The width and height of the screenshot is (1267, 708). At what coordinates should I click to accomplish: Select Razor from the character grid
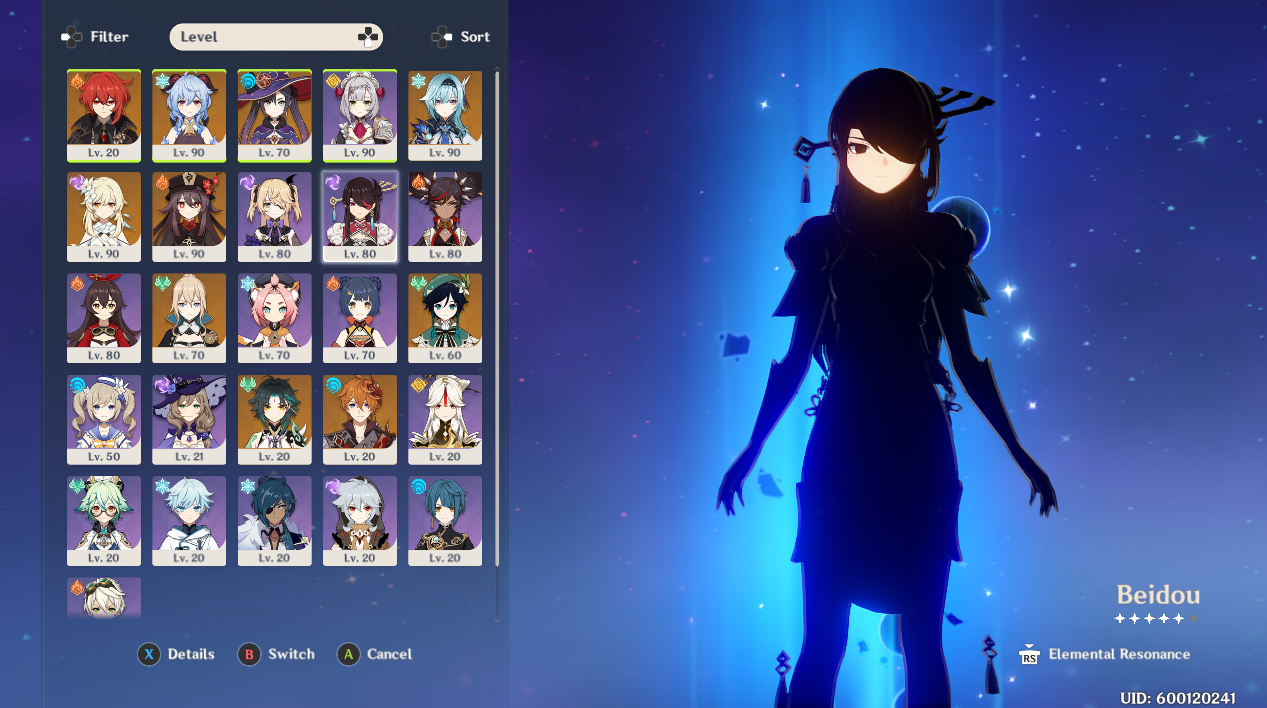click(360, 521)
